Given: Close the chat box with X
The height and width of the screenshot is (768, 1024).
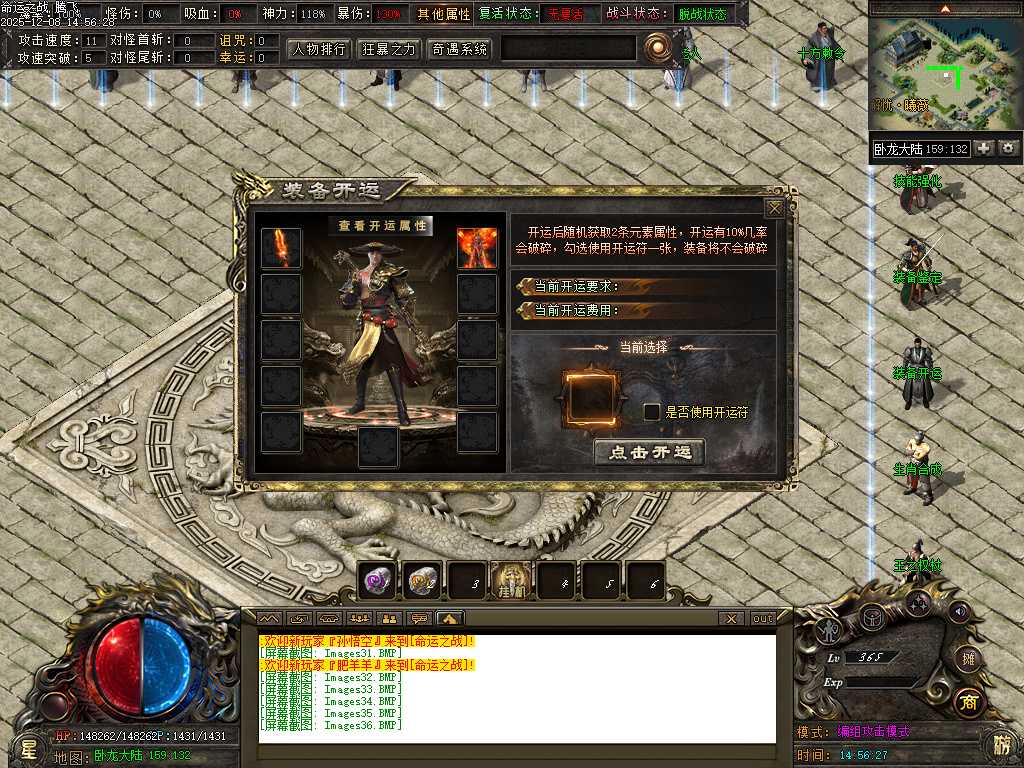Looking at the screenshot, I should 732,619.
